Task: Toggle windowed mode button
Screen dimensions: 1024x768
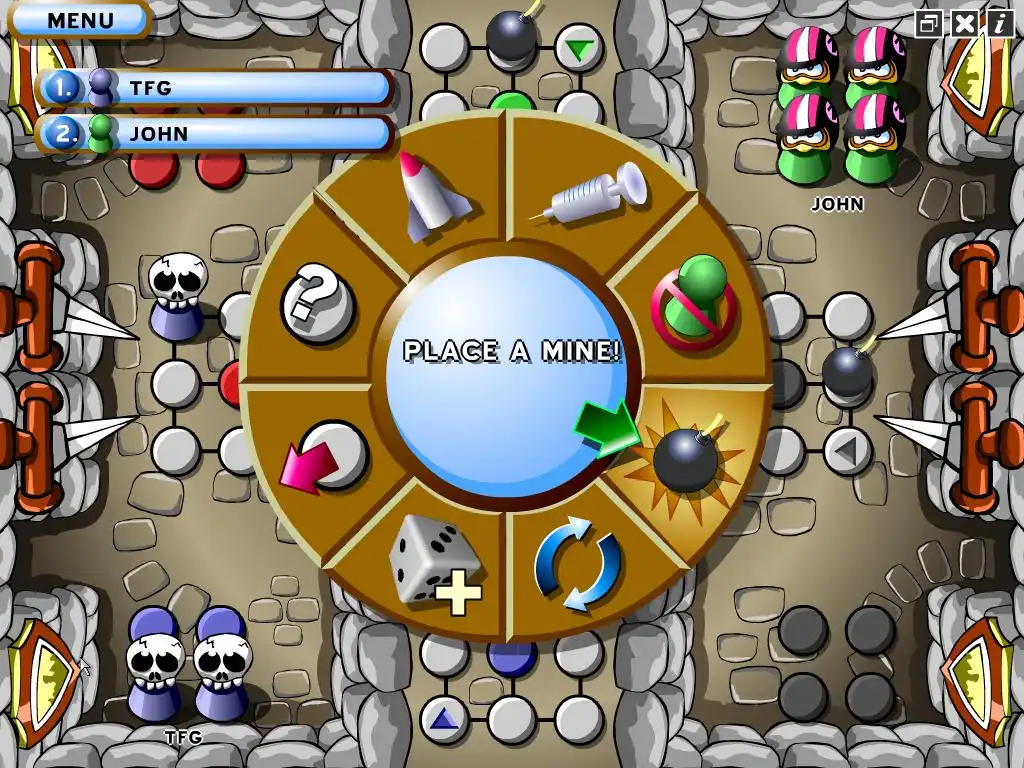Action: pos(929,23)
